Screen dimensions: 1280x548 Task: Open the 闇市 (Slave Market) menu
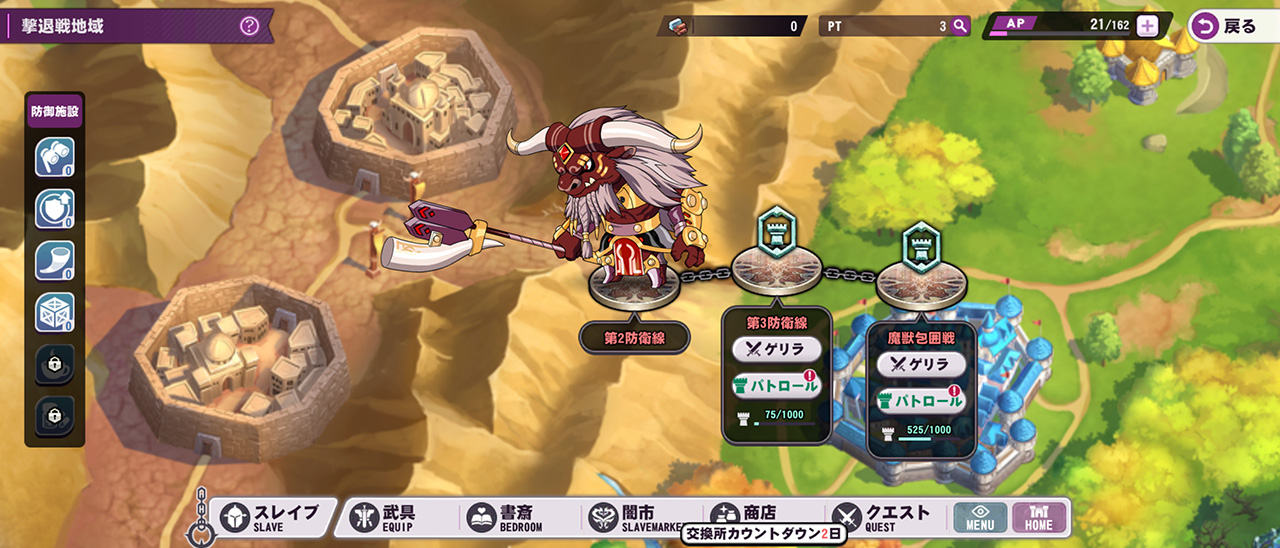(x=632, y=517)
